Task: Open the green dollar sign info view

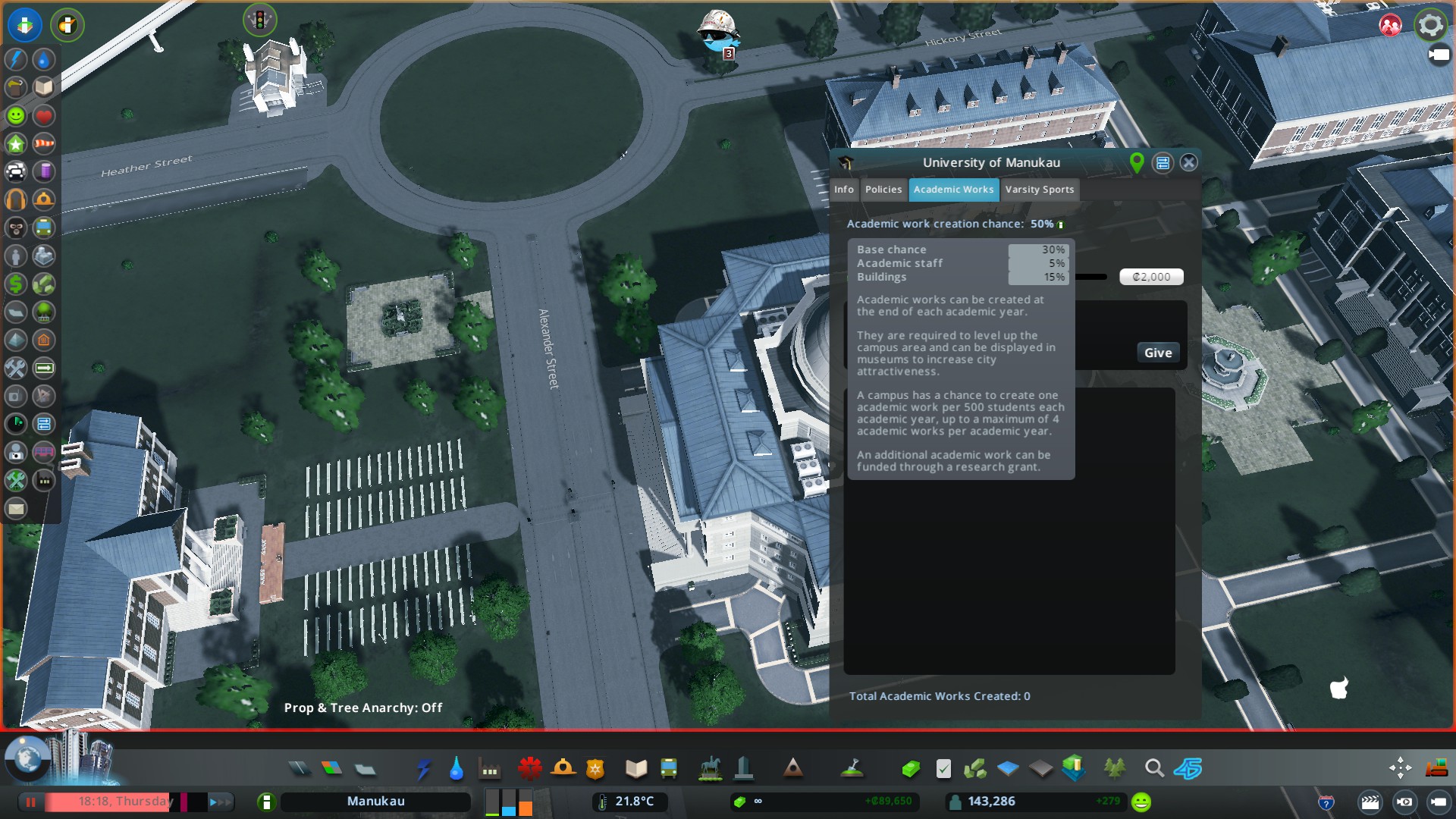Action: click(16, 284)
